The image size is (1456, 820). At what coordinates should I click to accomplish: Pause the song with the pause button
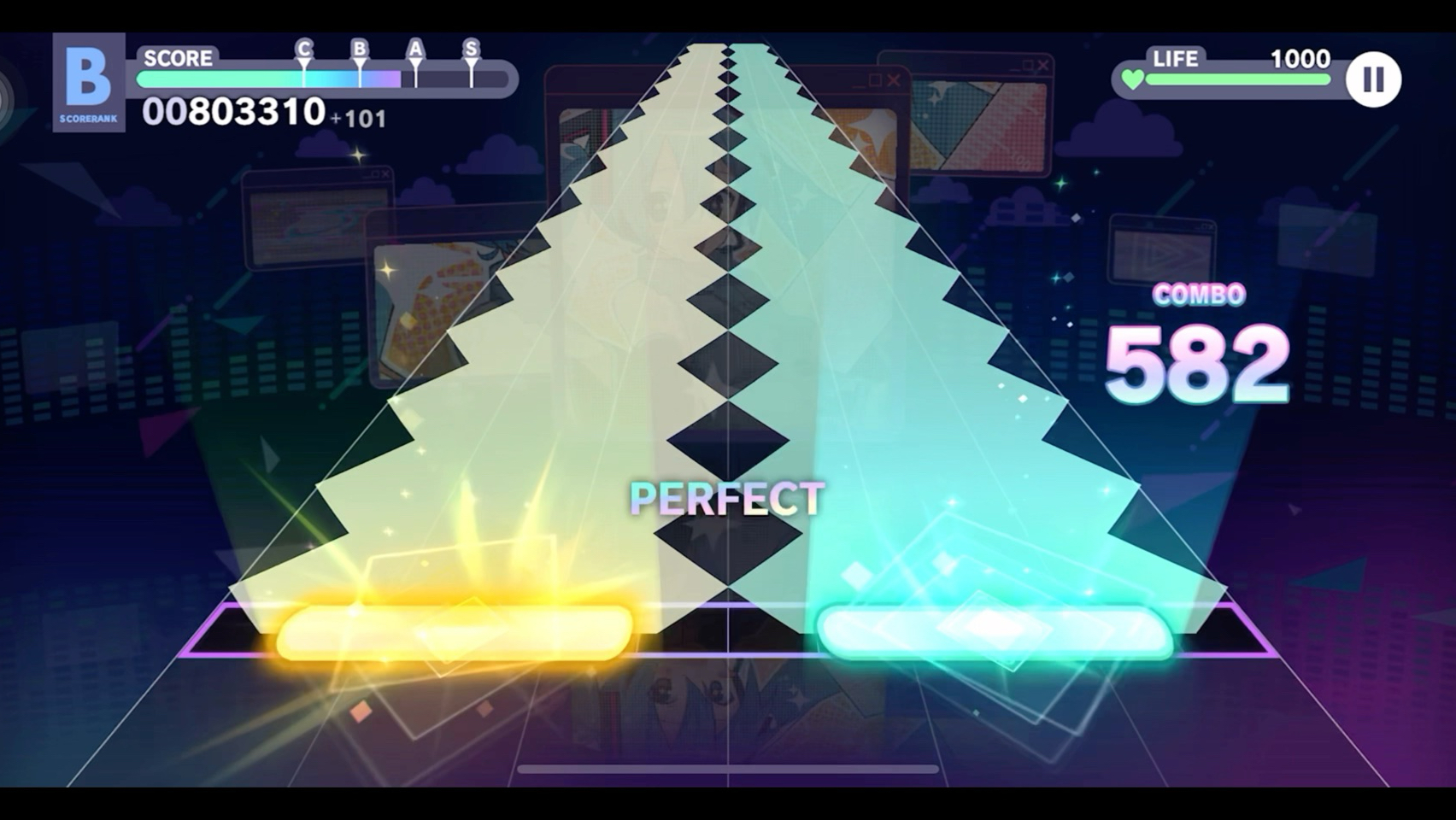click(1373, 79)
